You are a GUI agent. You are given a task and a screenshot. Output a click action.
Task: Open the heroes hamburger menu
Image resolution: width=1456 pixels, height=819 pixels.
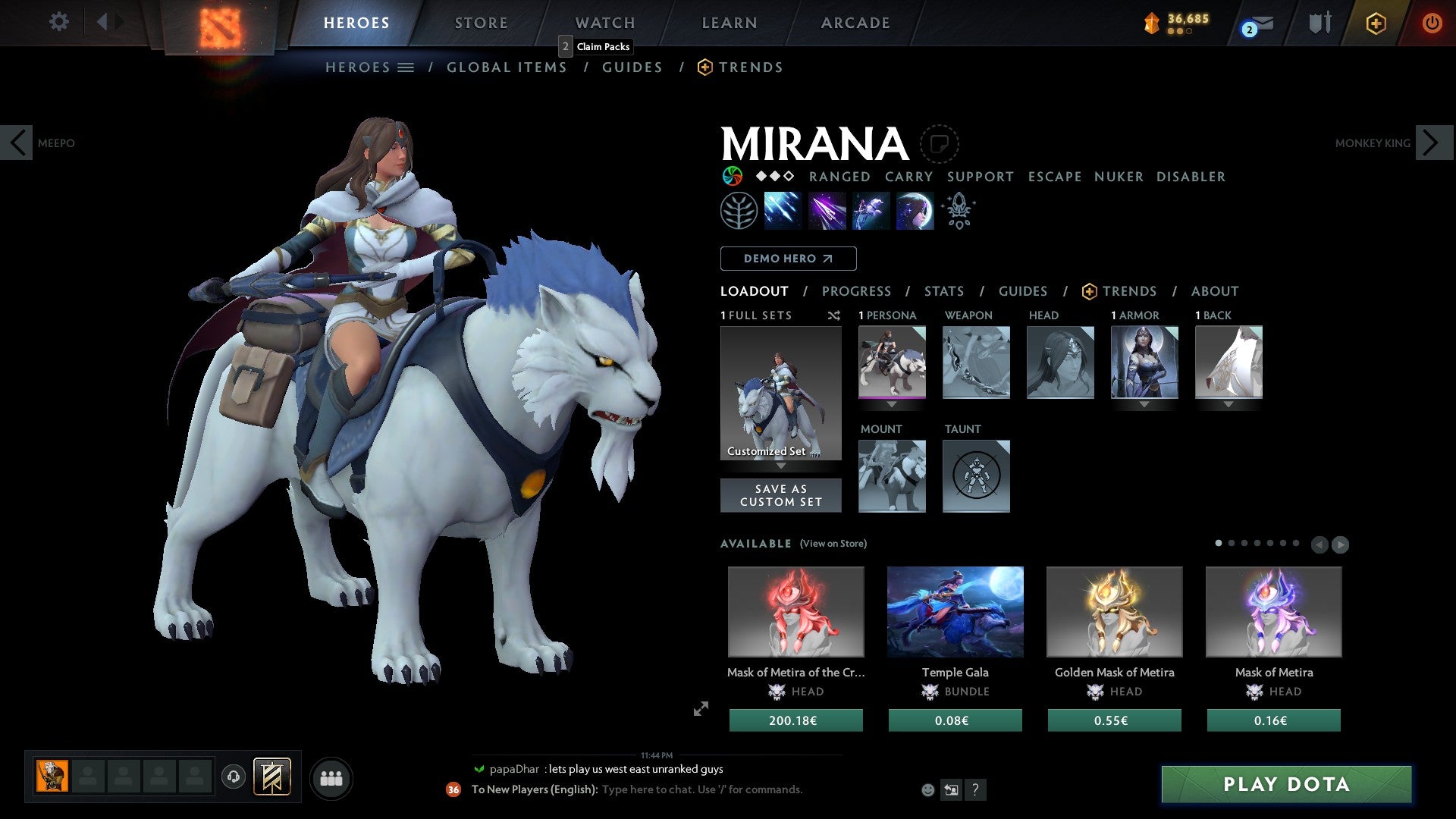click(406, 67)
